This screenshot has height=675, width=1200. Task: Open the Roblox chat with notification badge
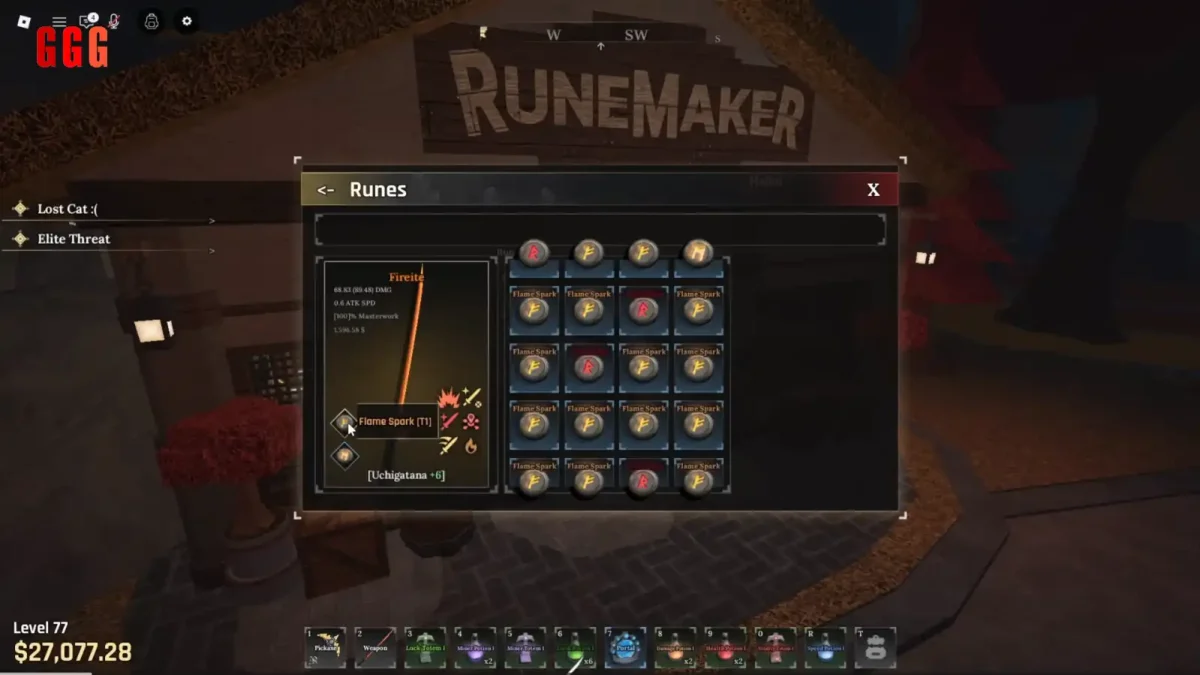[87, 21]
